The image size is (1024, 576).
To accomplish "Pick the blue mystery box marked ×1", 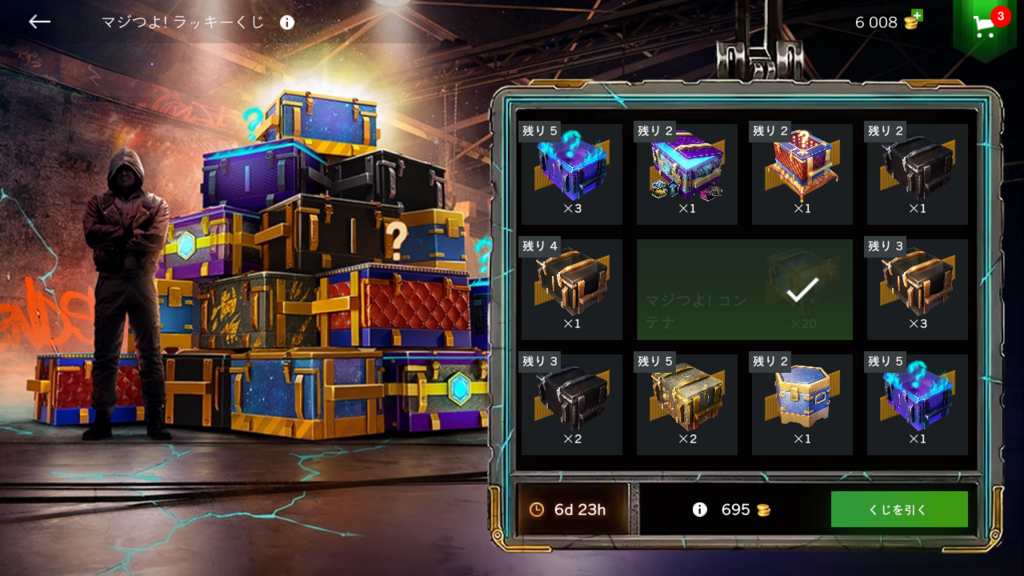I will tap(917, 404).
